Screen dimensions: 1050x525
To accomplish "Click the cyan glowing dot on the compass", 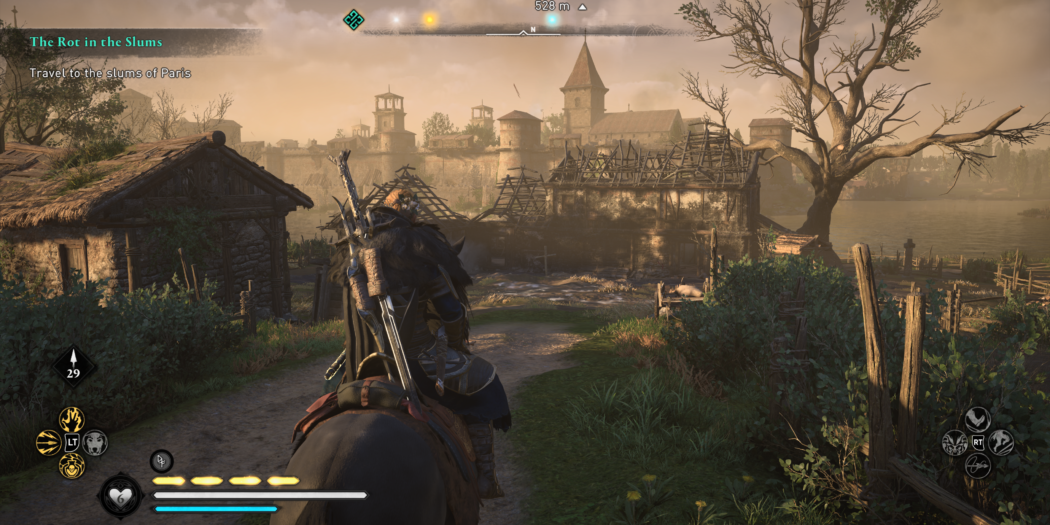I will [551, 19].
